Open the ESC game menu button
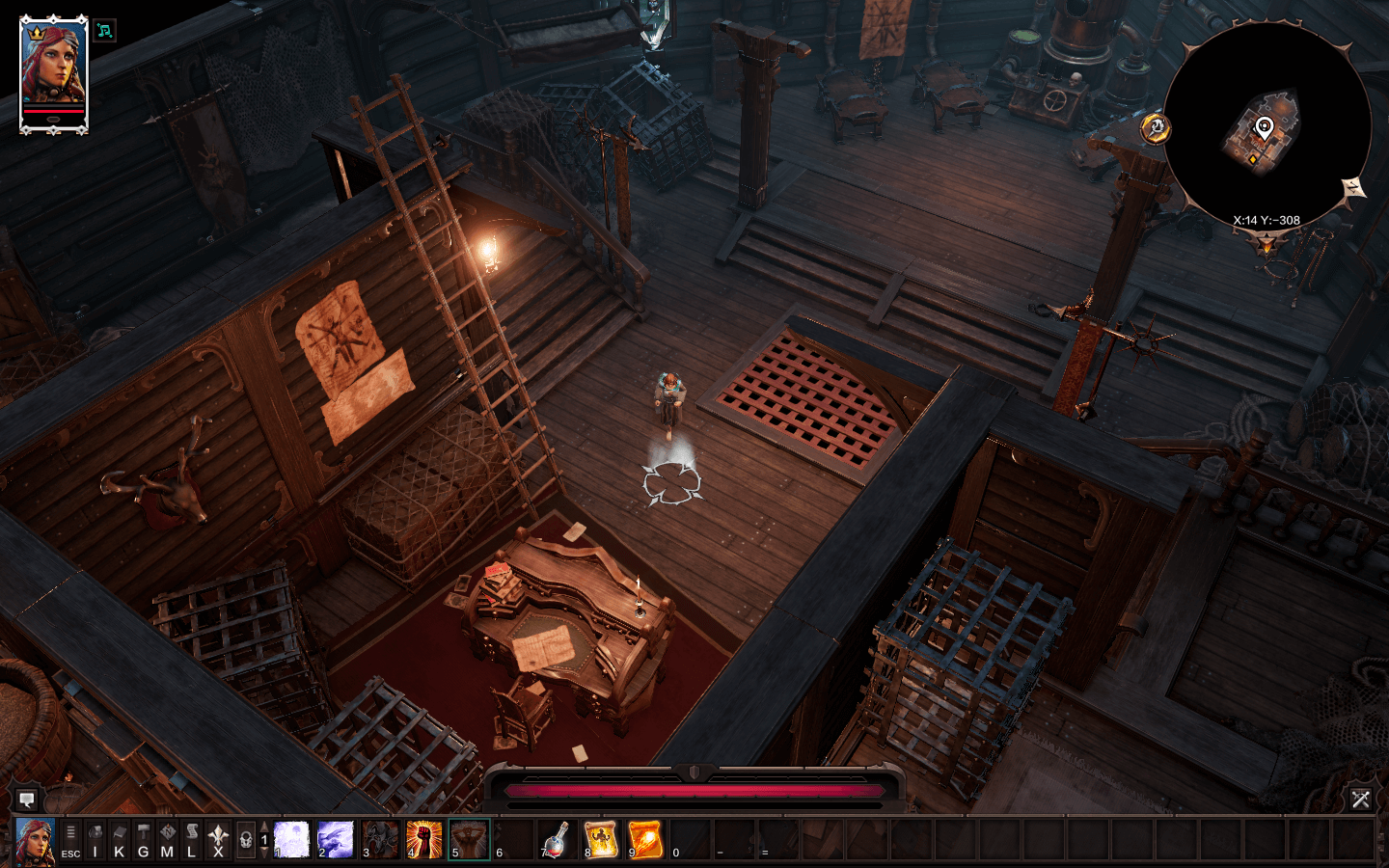1389x868 pixels. click(70, 839)
